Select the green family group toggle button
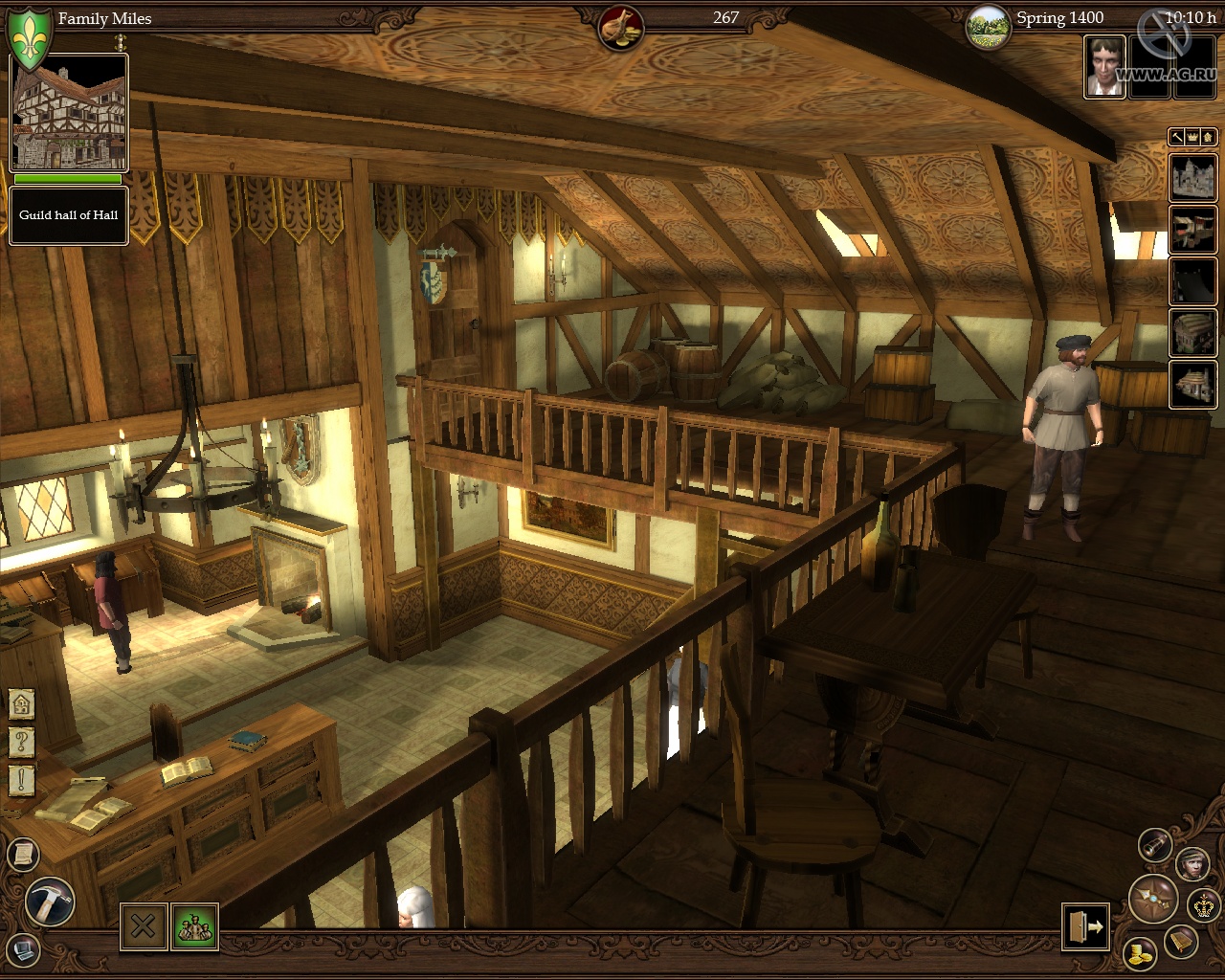Screen dimensions: 1225x980 189,924
